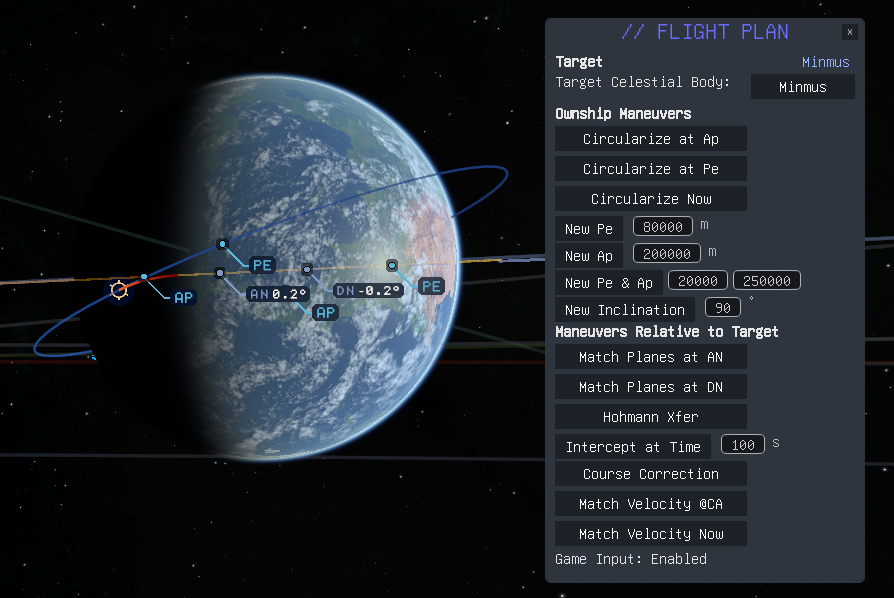Close the Flight Plan window
Viewport: 894px width, 598px height.
(x=849, y=32)
